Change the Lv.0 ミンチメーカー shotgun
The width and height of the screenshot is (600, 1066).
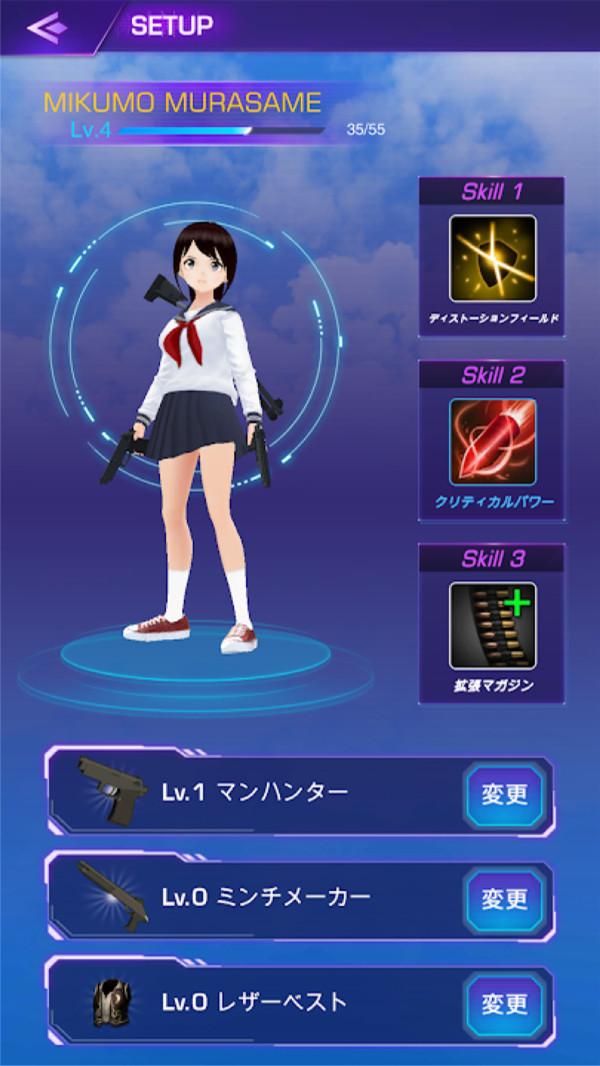coord(504,899)
